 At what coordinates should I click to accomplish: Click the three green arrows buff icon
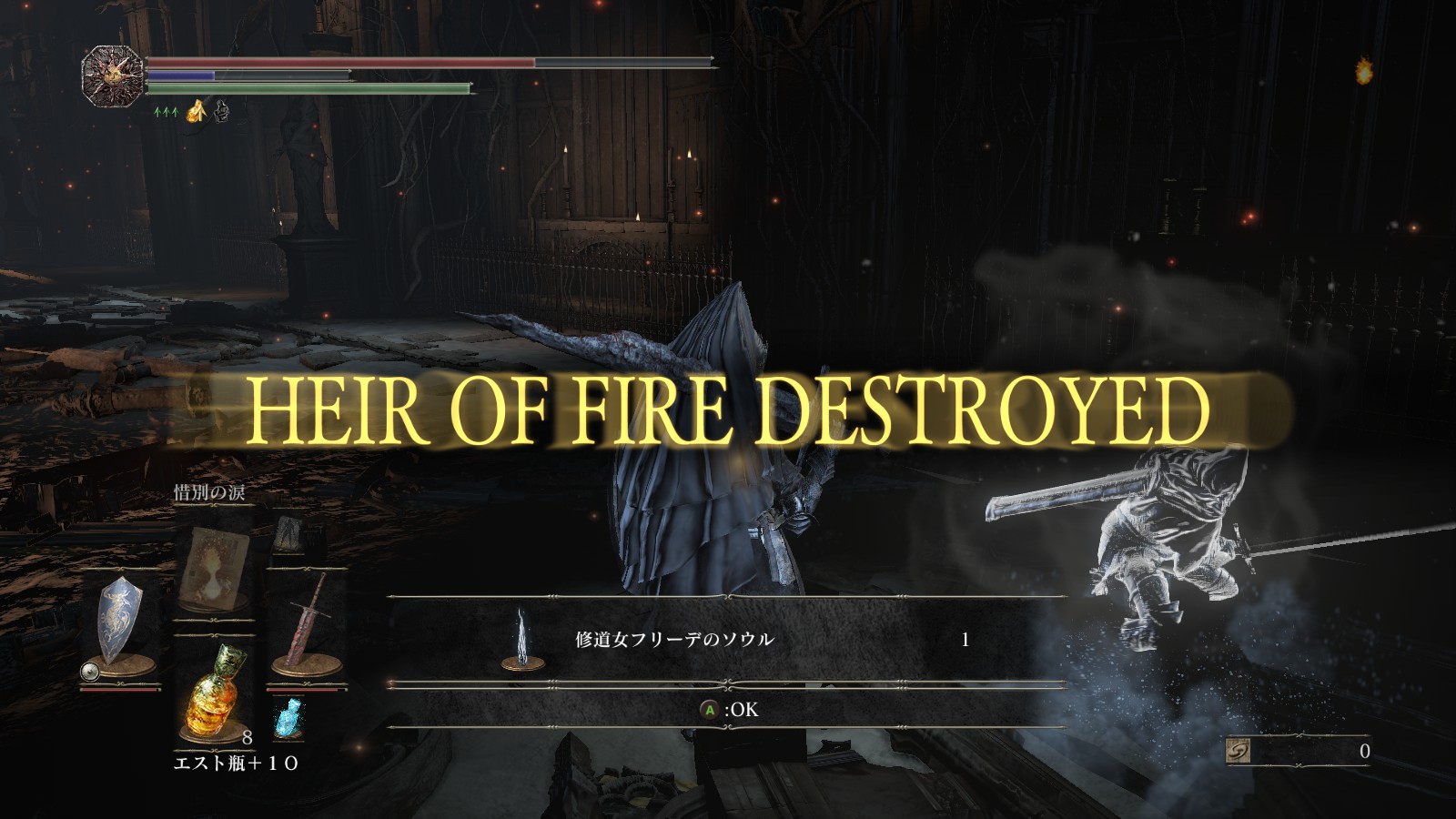167,111
